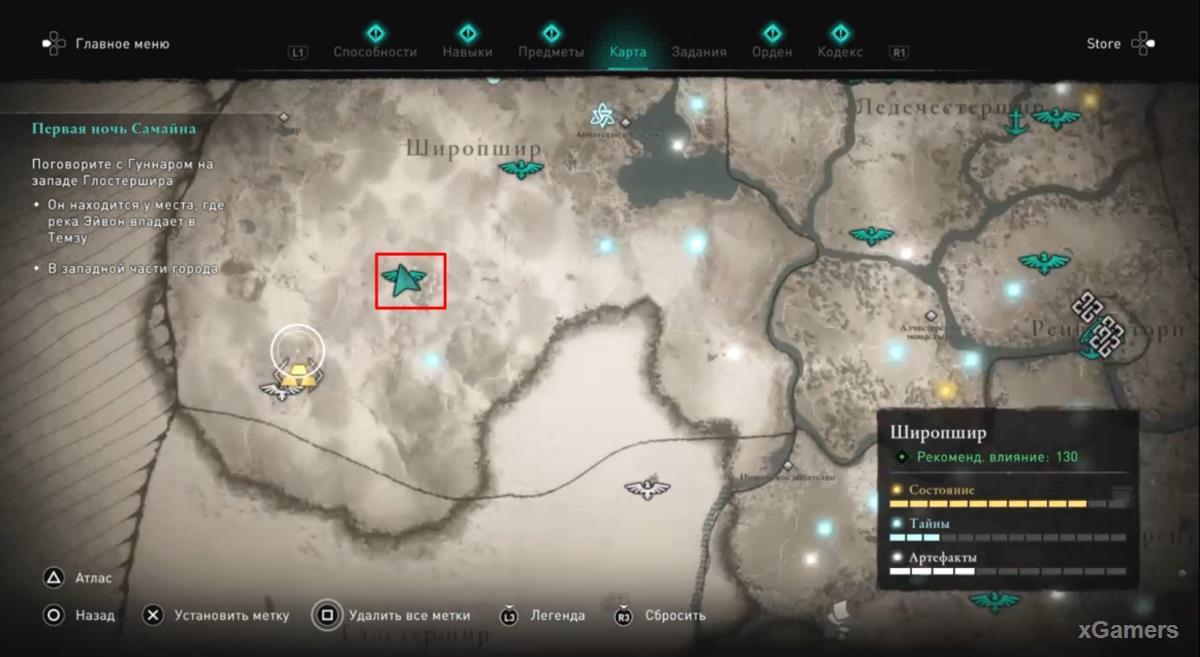This screenshot has width=1200, height=657.
Task: Go to the Кодекс tab
Action: pyautogui.click(x=840, y=52)
